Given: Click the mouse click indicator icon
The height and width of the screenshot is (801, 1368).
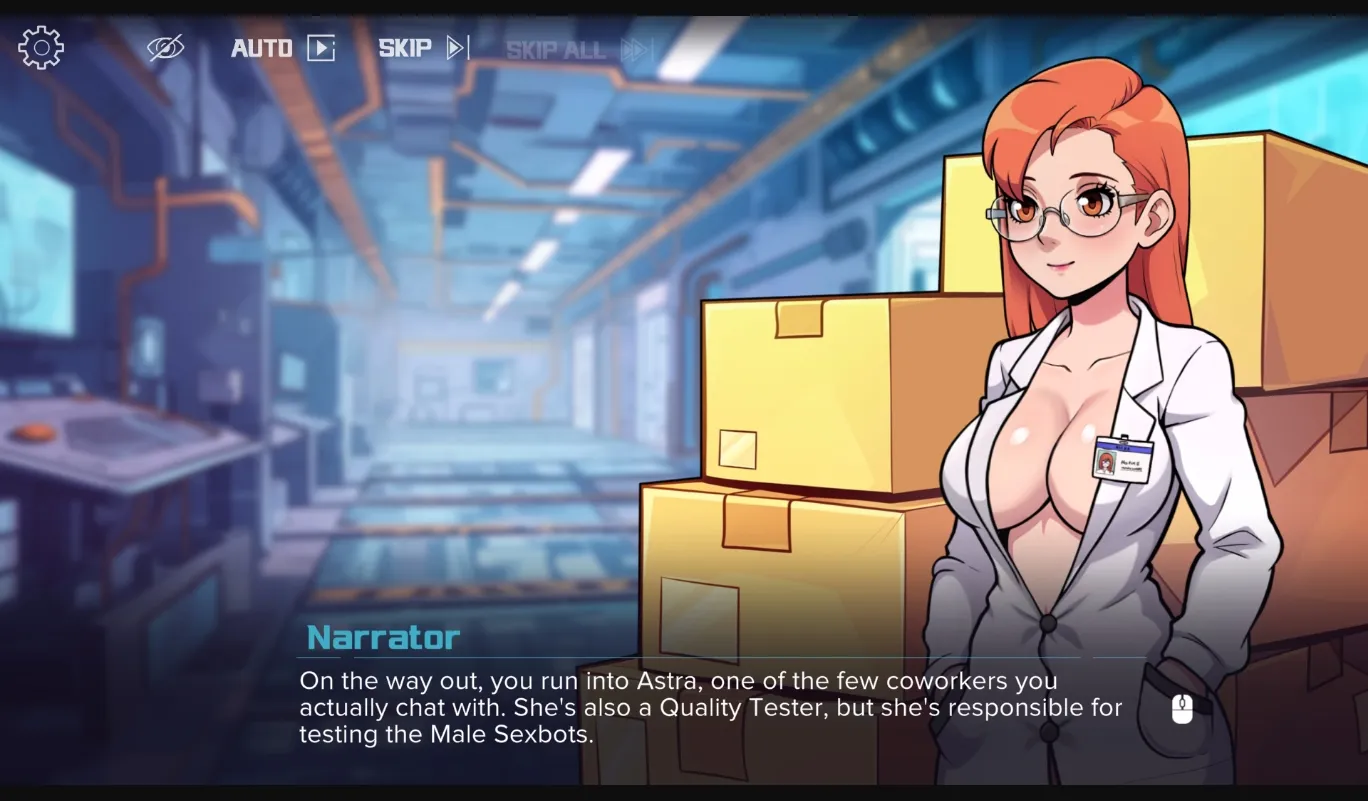Looking at the screenshot, I should click(x=1180, y=710).
